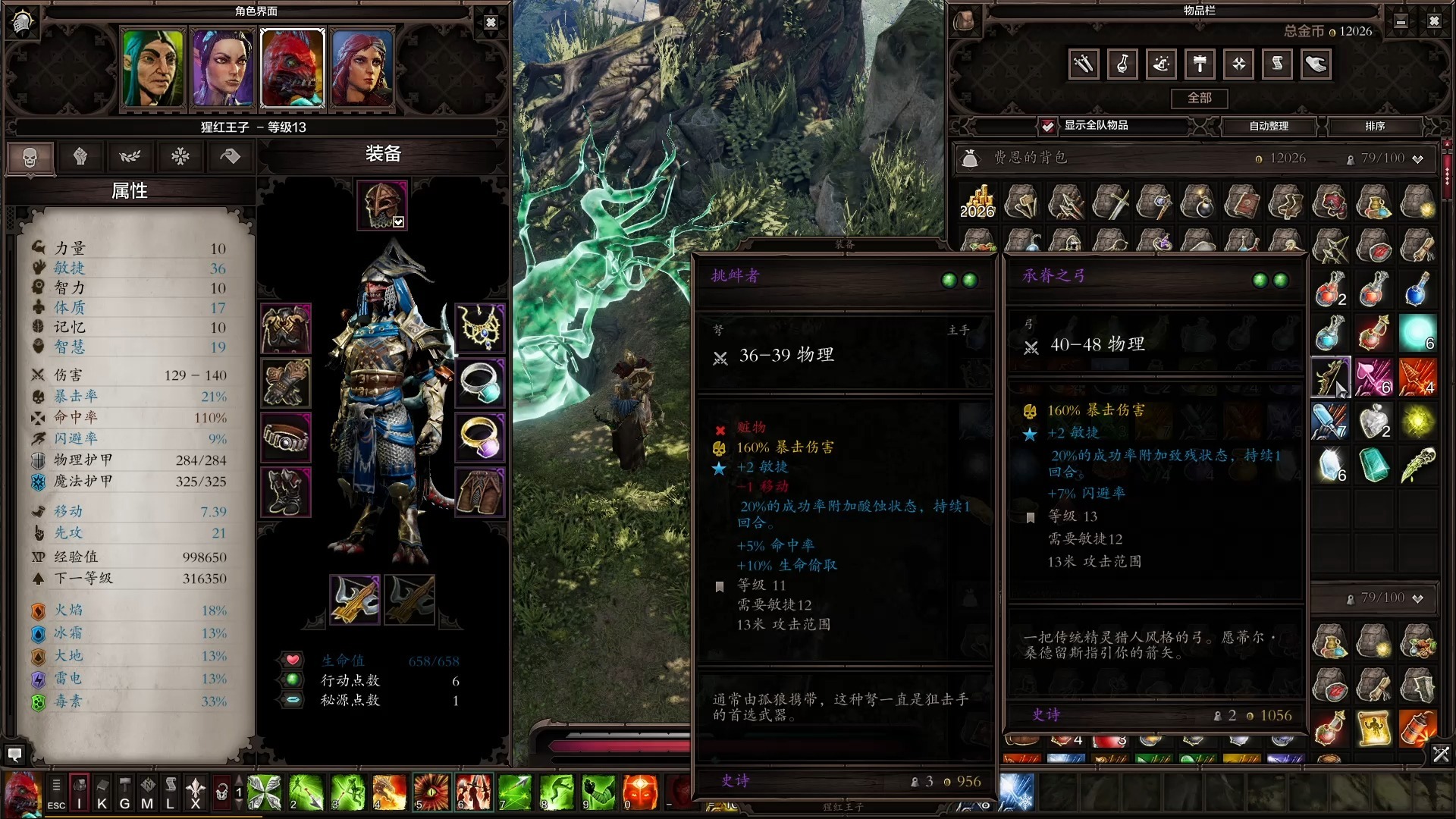Select the red-haired companion portrait
Viewport: 1456px width, 819px height.
[362, 68]
